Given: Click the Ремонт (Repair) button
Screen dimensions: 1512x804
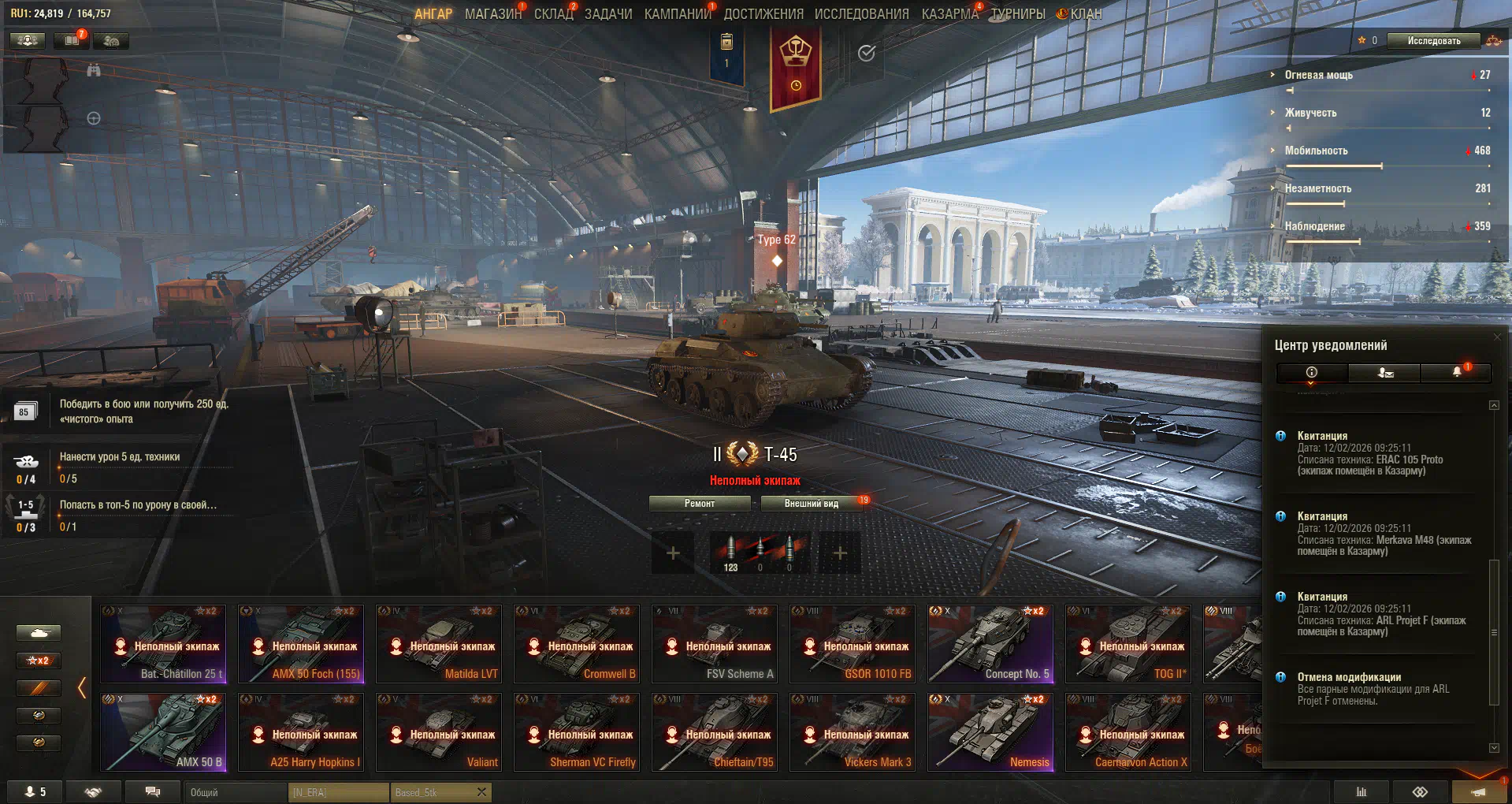Looking at the screenshot, I should click(700, 504).
